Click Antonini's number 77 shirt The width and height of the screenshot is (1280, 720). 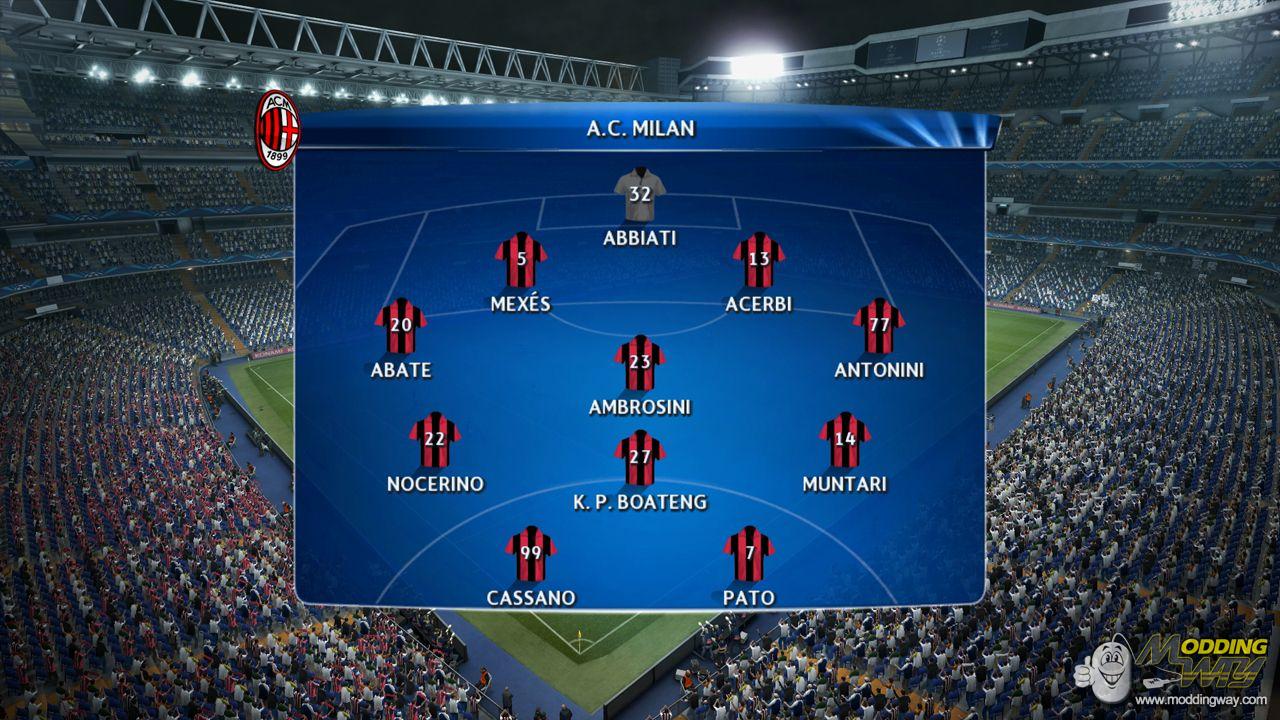(879, 326)
